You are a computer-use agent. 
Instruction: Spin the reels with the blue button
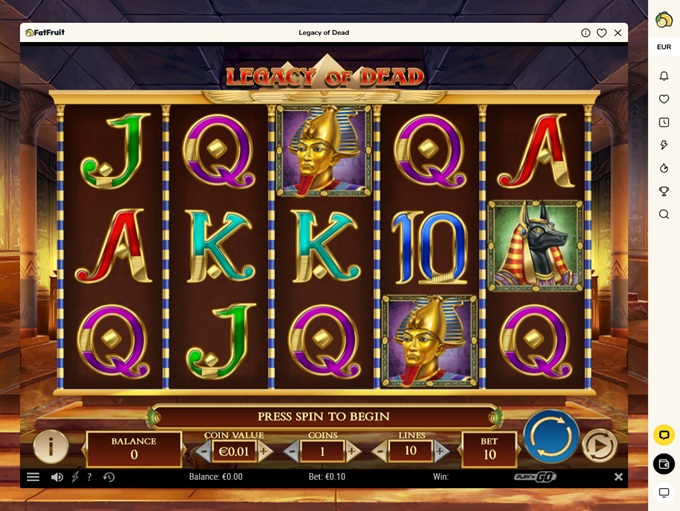point(551,437)
